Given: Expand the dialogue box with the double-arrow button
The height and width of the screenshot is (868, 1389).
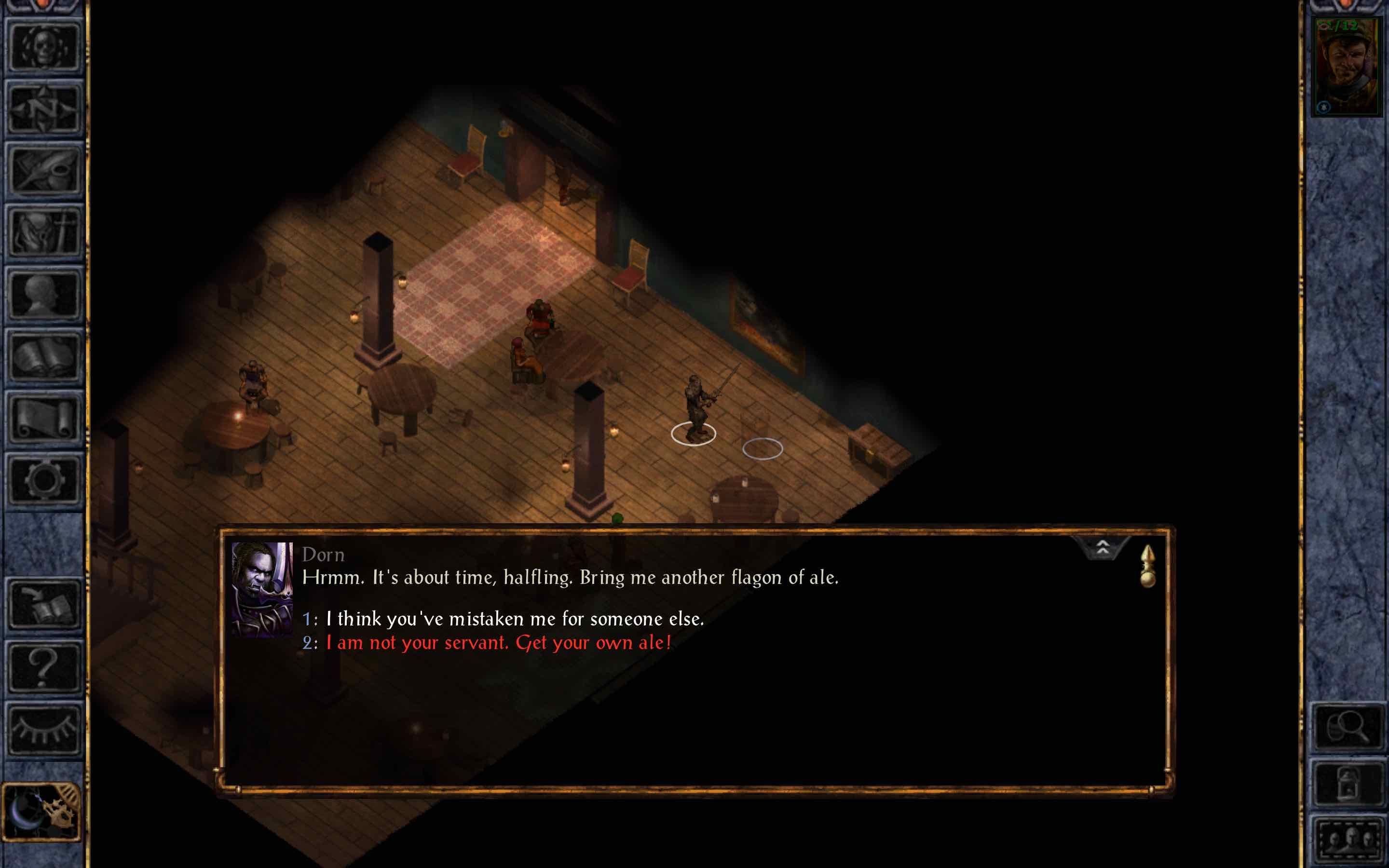Looking at the screenshot, I should [1102, 548].
